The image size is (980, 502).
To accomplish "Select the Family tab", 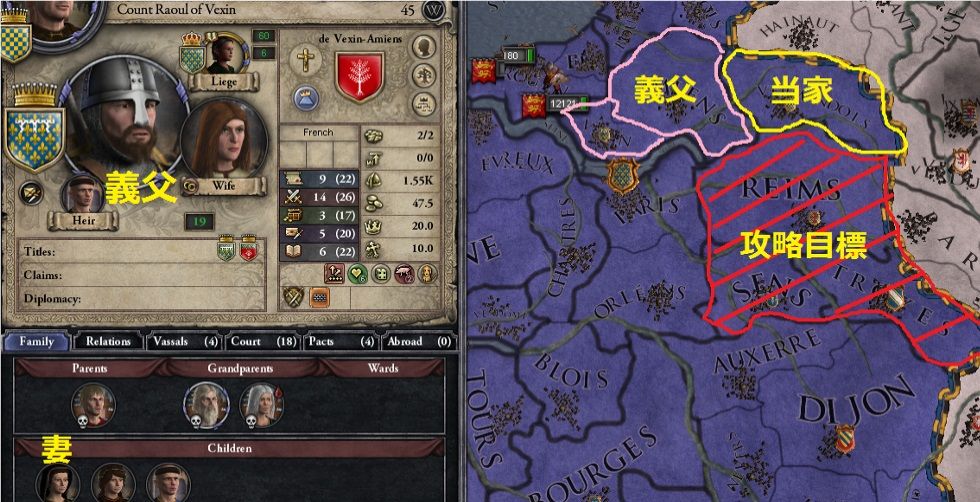I will [x=36, y=341].
